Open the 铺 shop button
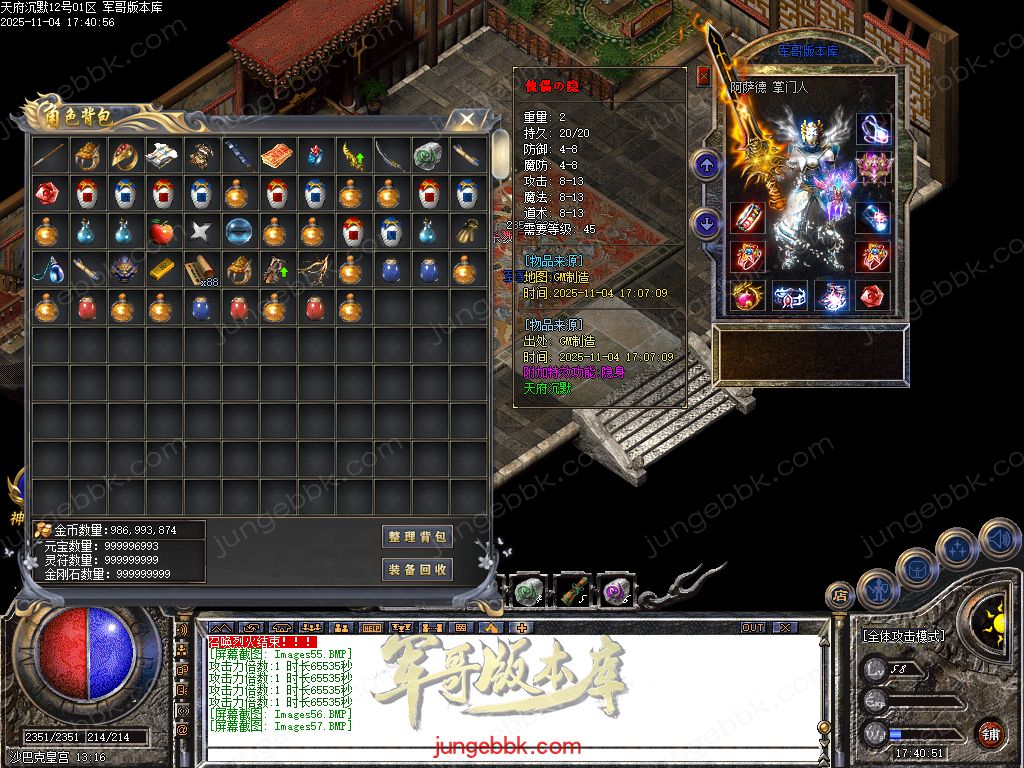This screenshot has width=1024, height=768. pyautogui.click(x=990, y=733)
